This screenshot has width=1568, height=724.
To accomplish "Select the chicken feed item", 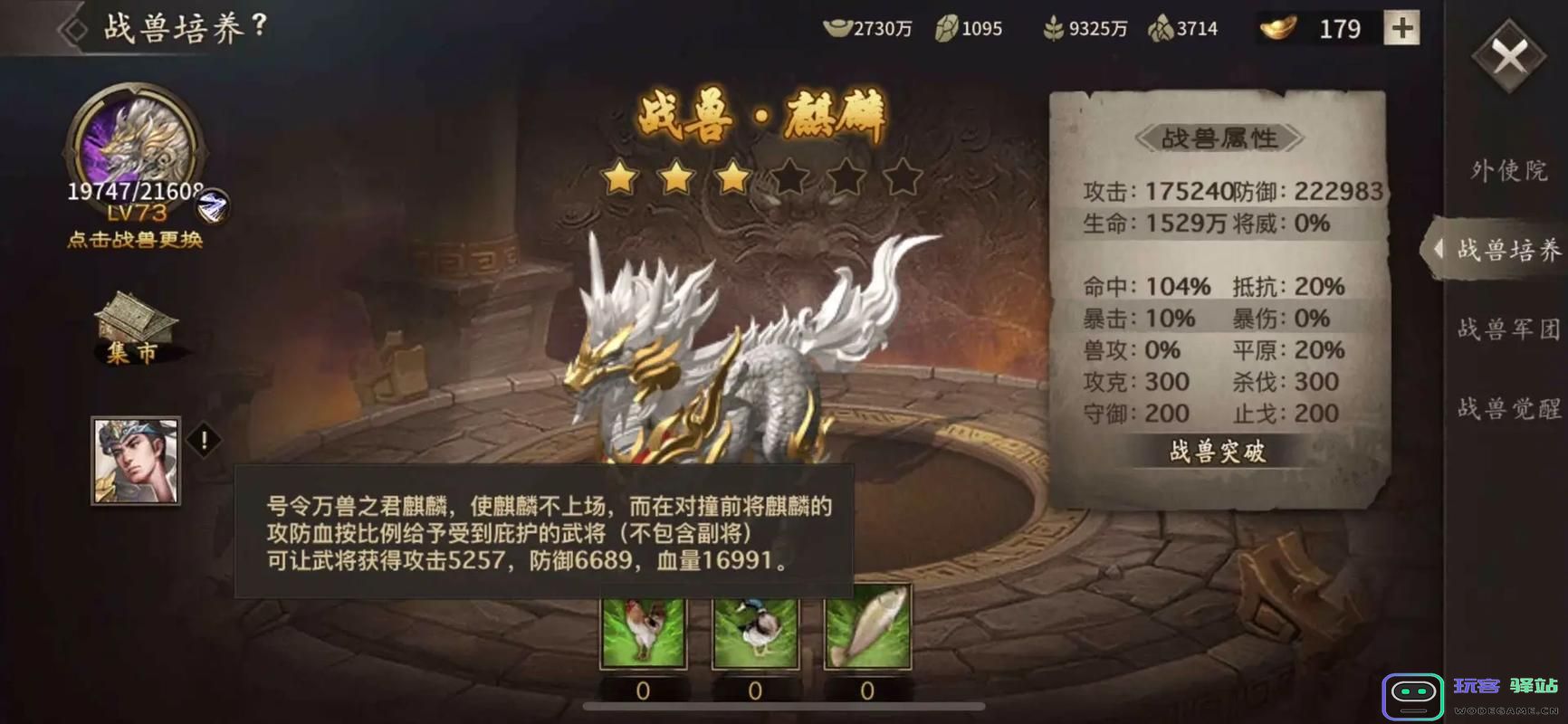I will [643, 632].
